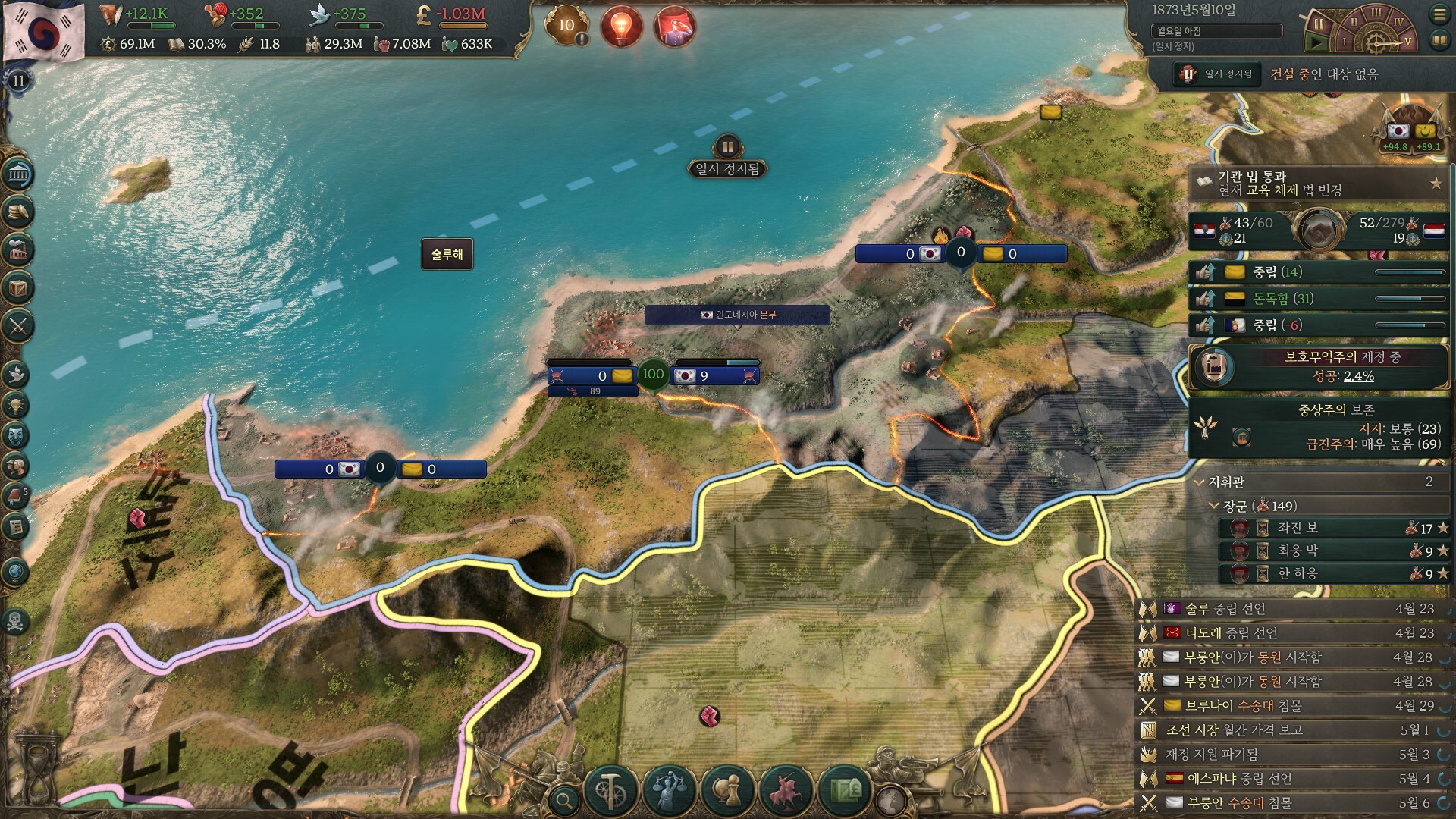
Task: Open the 브루나이 수송대 침몰 notification
Action: pyautogui.click(x=1244, y=706)
